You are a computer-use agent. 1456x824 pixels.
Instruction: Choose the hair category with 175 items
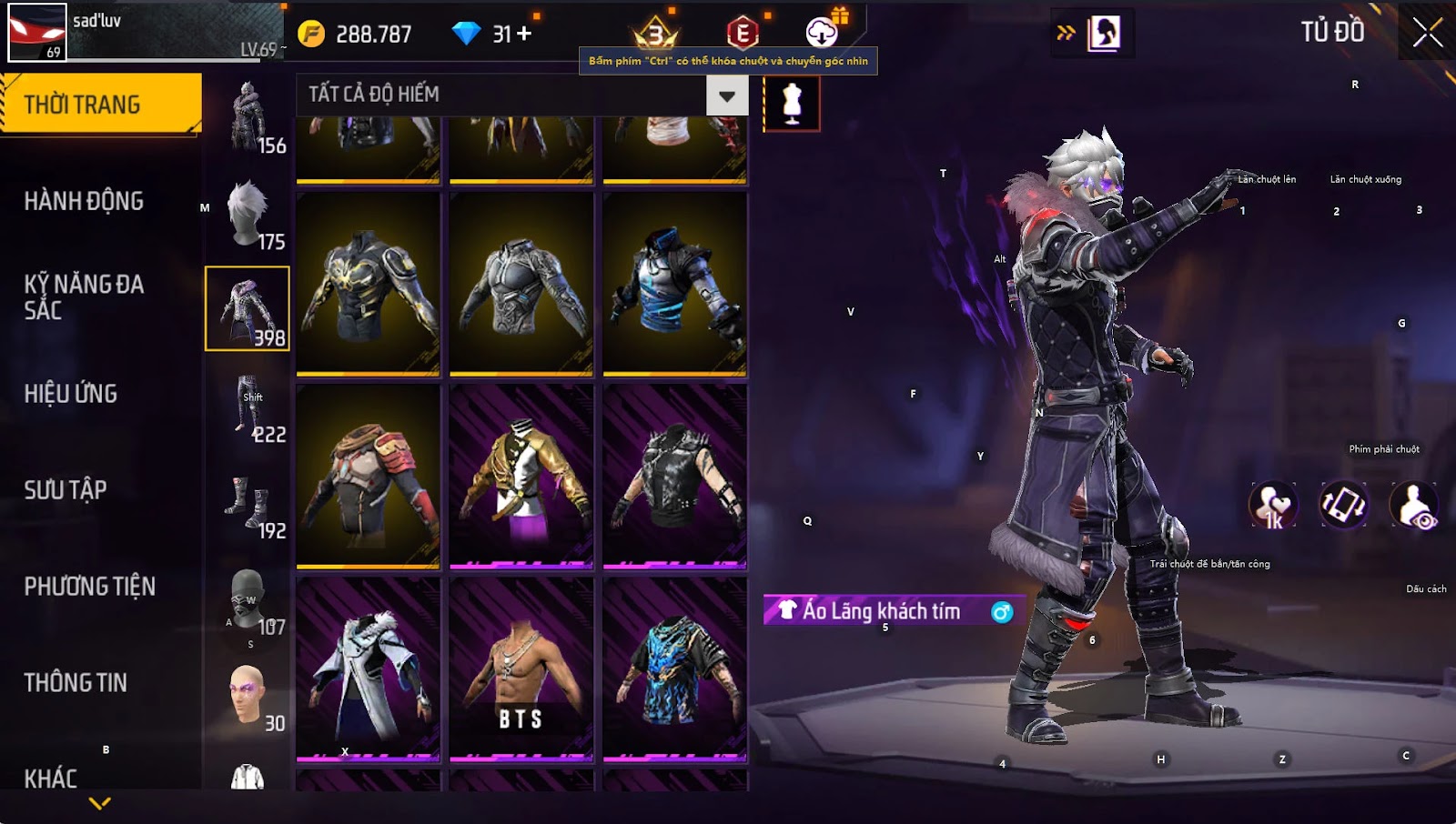tap(248, 213)
